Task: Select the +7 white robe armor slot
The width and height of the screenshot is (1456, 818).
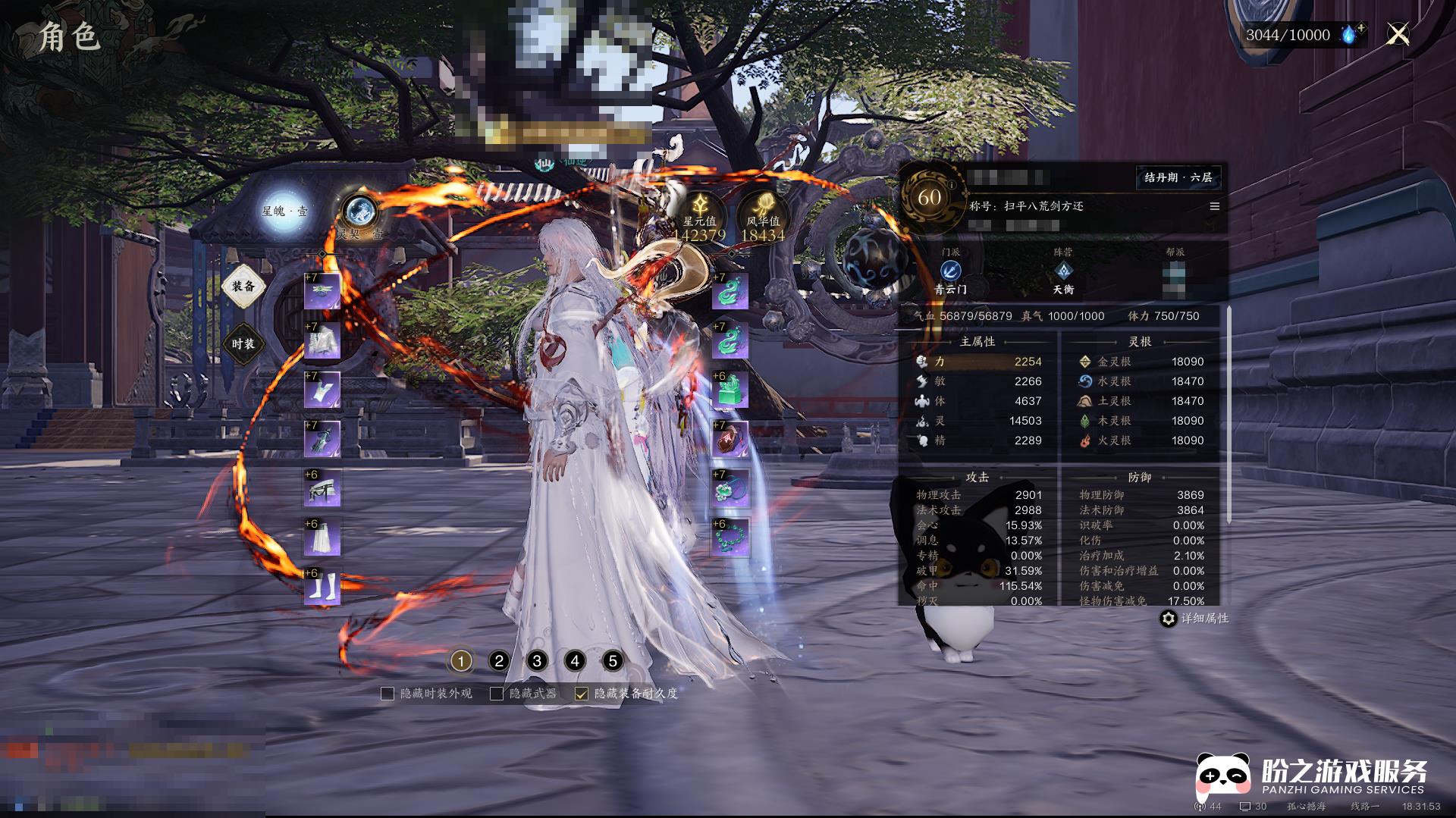Action: [322, 341]
